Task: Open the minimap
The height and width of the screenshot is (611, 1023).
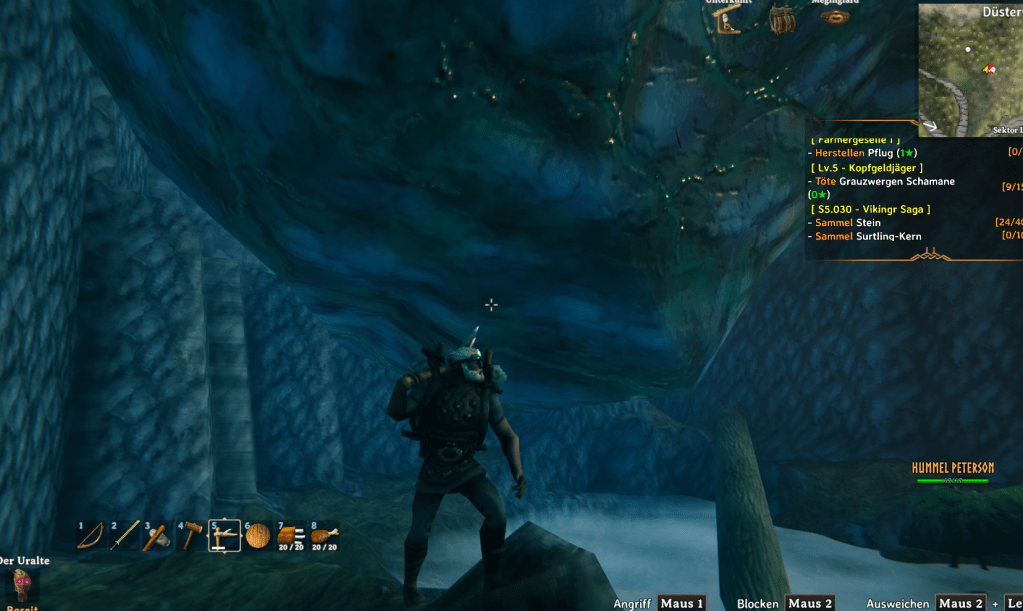Action: (970, 68)
